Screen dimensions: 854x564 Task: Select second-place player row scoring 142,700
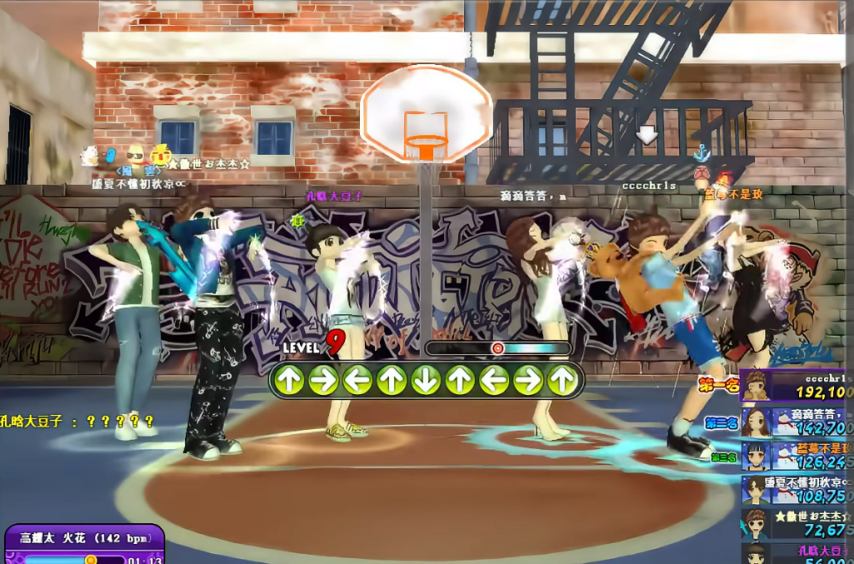797,421
